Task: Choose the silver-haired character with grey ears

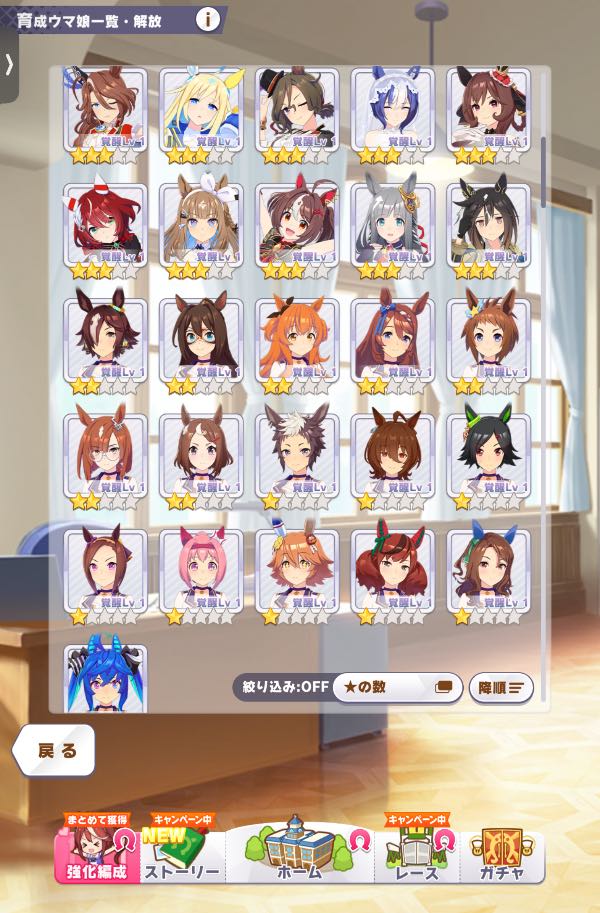Action: (x=393, y=229)
